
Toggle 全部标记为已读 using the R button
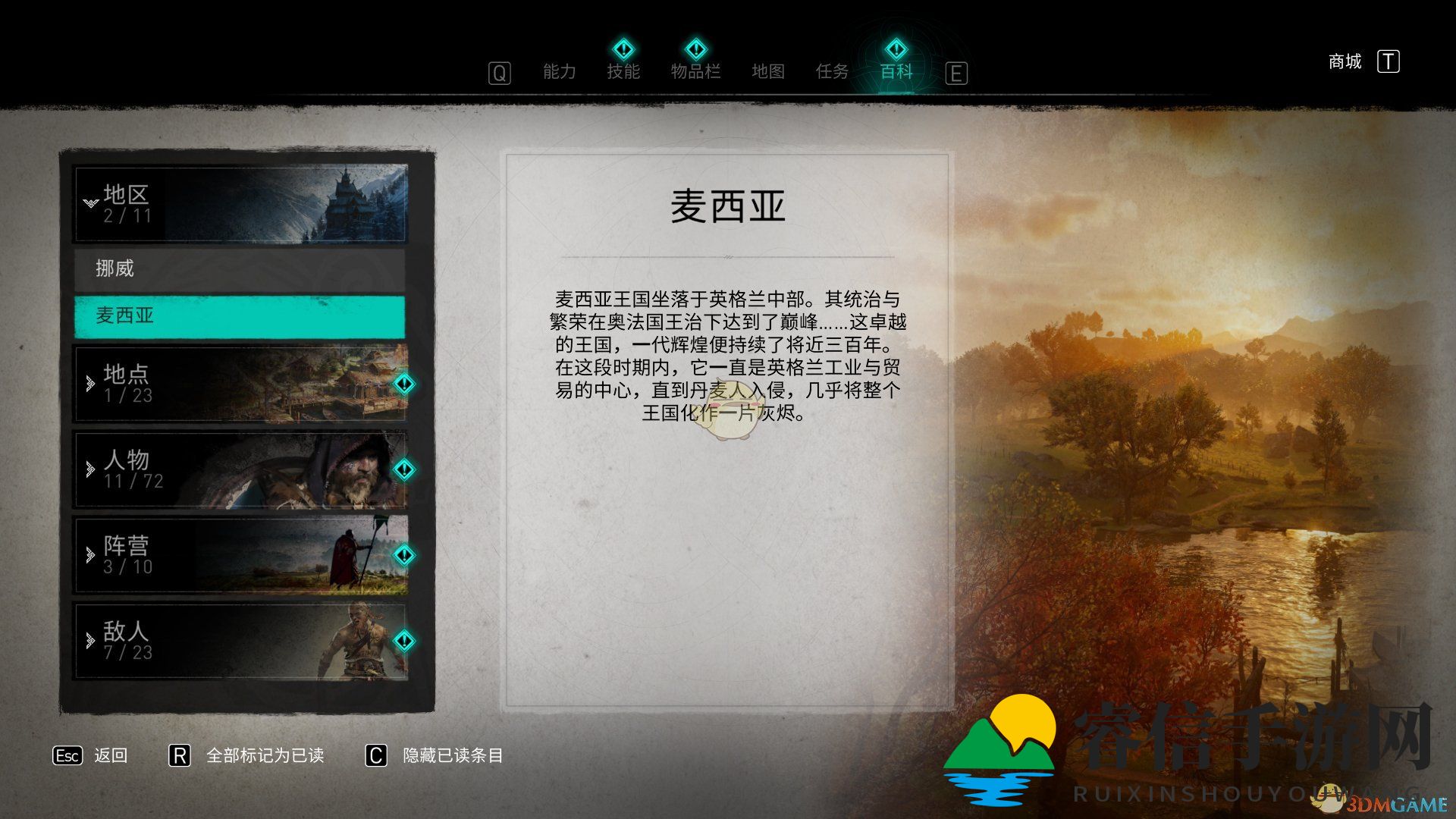point(180,755)
